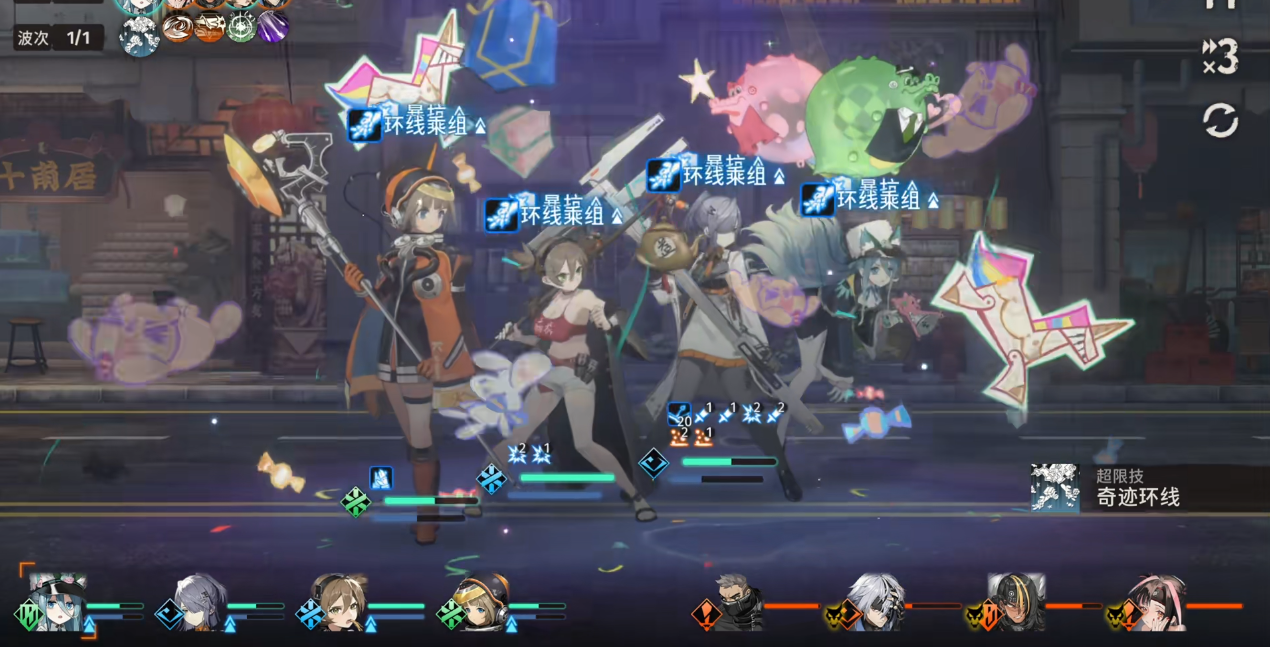The height and width of the screenshot is (647, 1270).
Task: Target the white-haired enemy portrait
Action: pyautogui.click(x=877, y=602)
